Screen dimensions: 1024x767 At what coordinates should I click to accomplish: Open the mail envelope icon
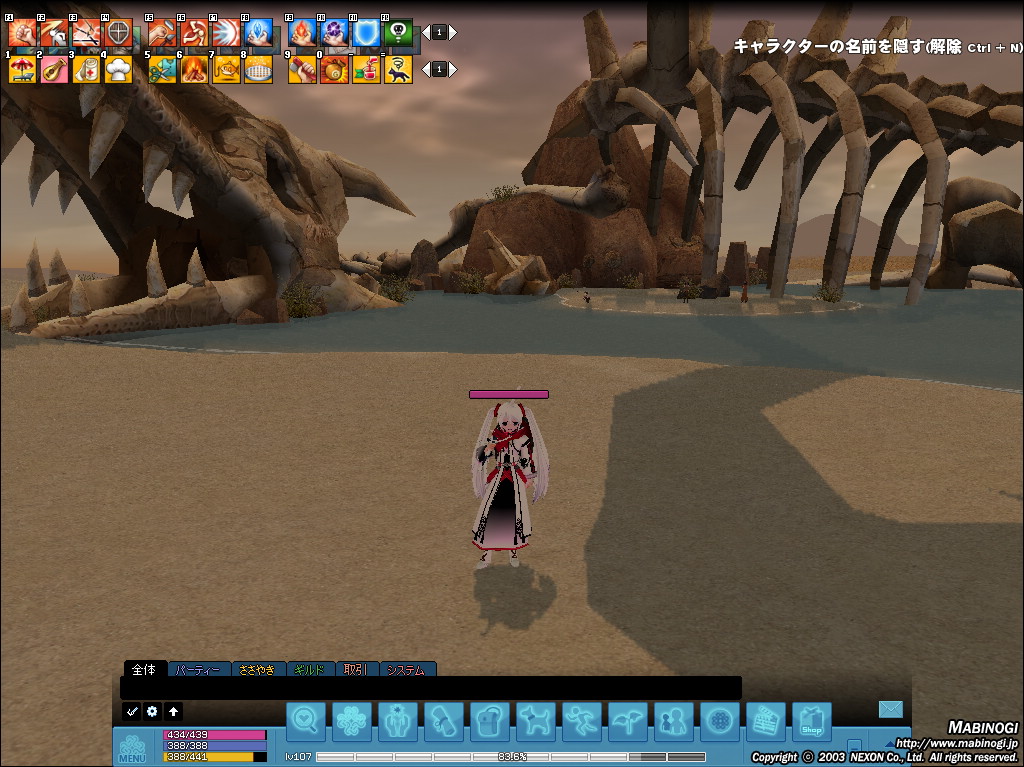pos(890,709)
